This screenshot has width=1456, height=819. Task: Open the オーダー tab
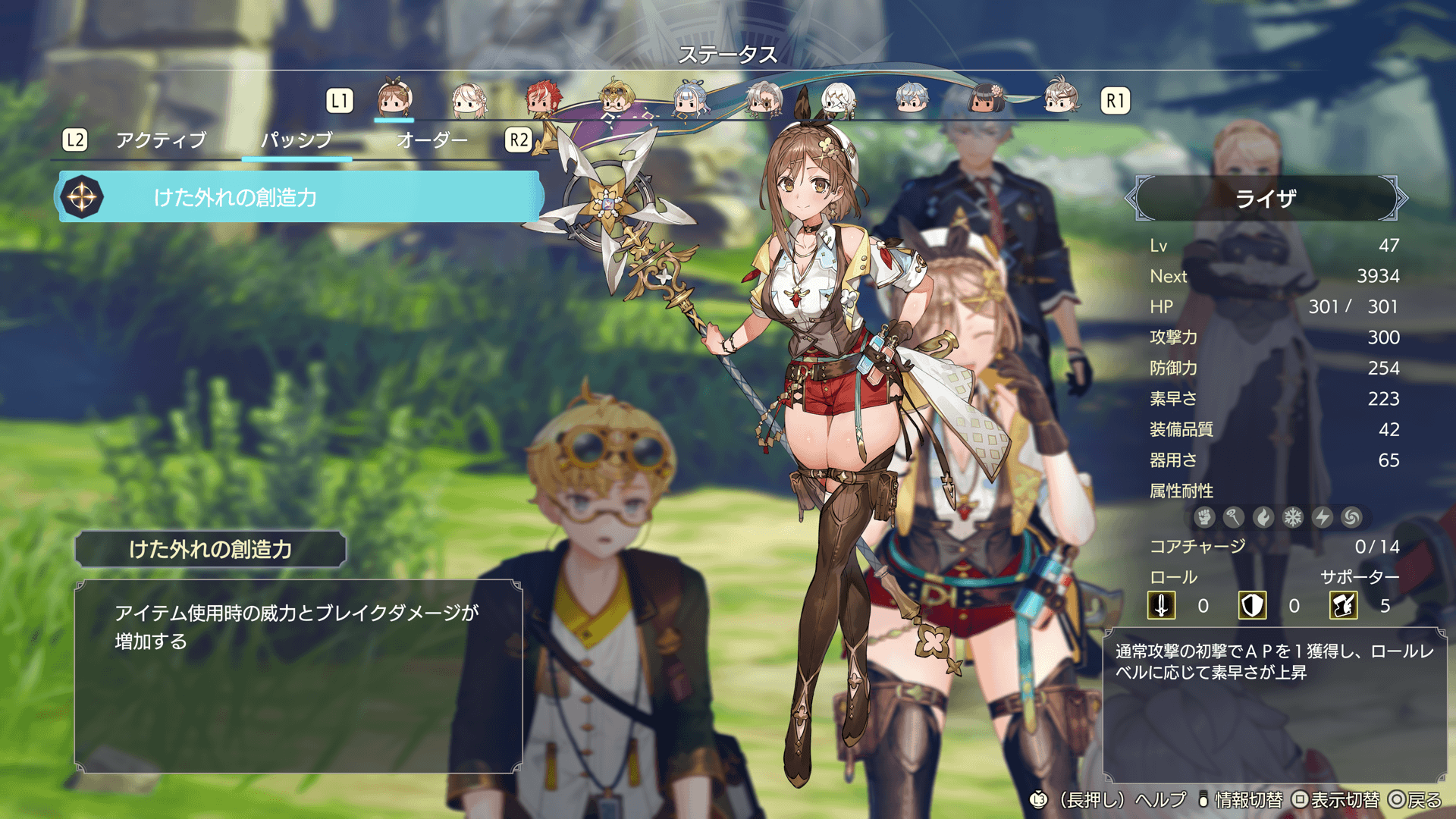click(x=431, y=140)
